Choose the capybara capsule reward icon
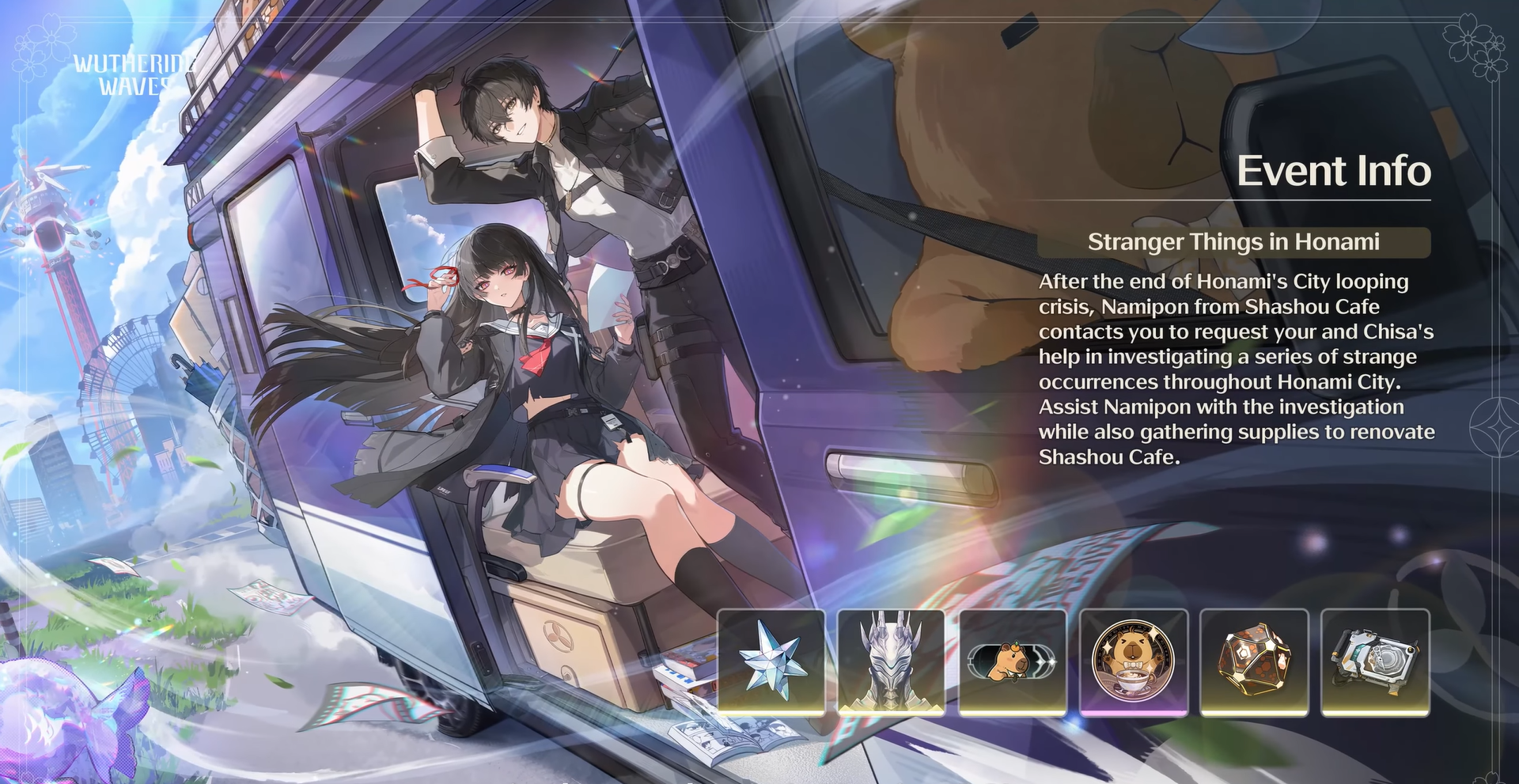The width and height of the screenshot is (1519, 784). coord(1013,662)
